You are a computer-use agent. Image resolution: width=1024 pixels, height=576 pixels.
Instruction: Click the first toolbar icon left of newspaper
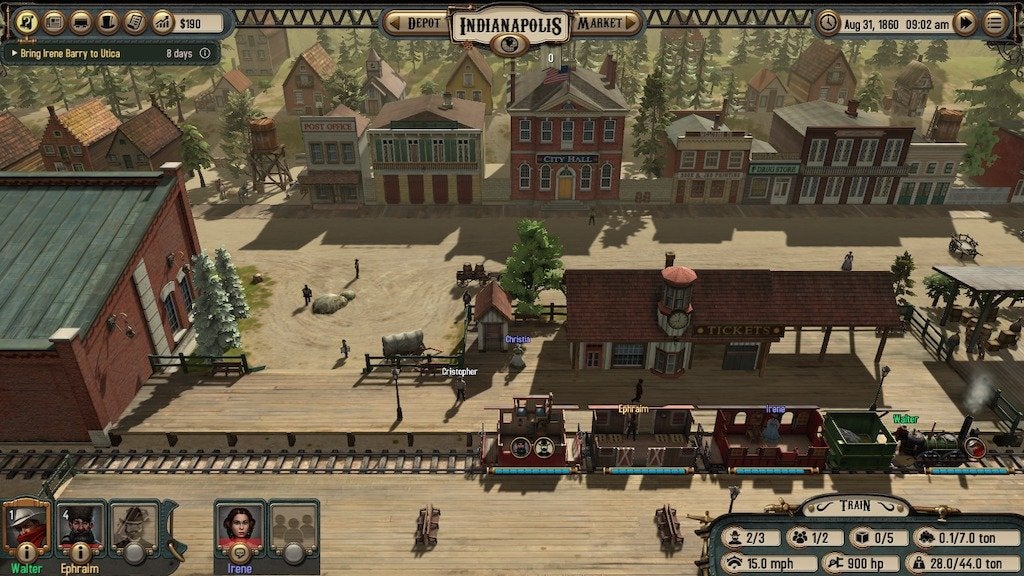(x=27, y=21)
